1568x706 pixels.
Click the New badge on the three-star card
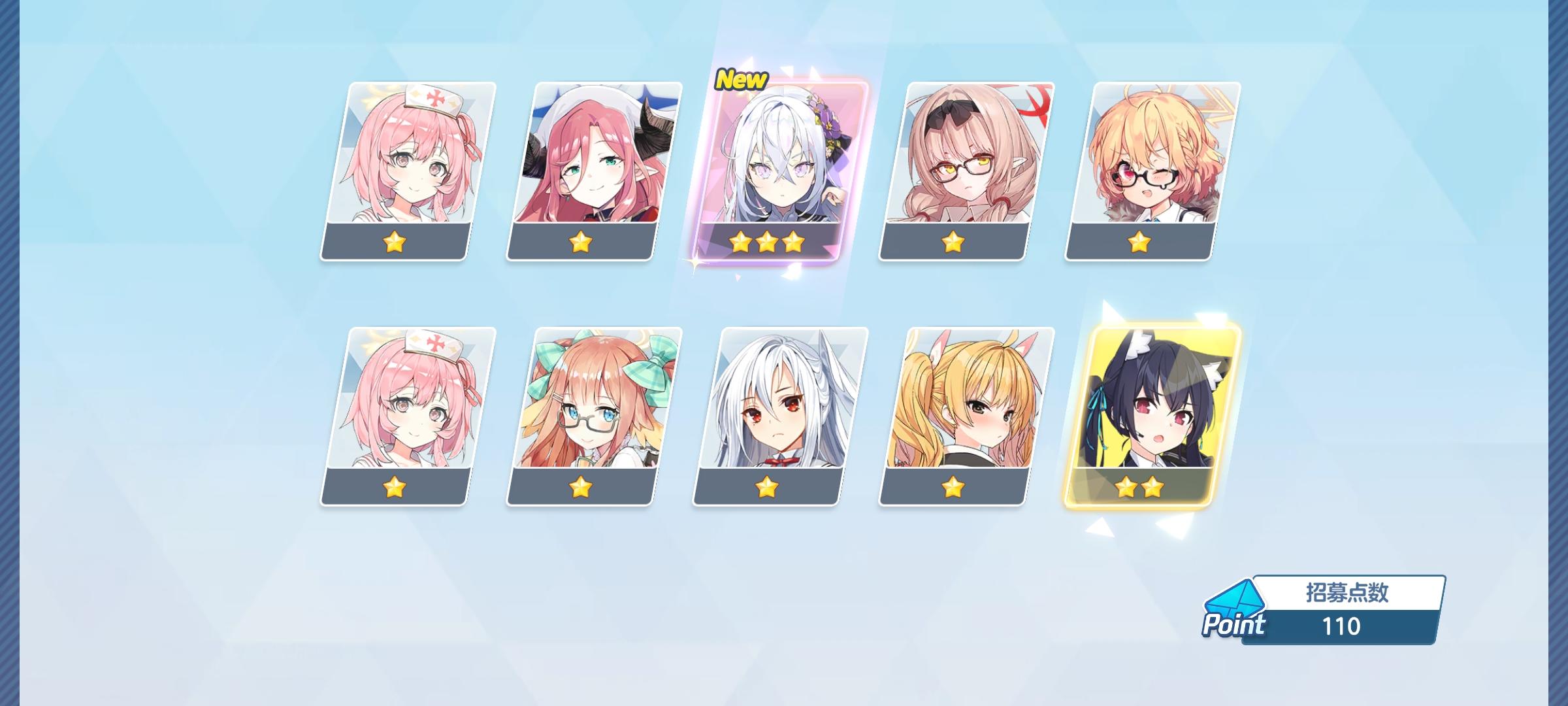click(x=742, y=80)
